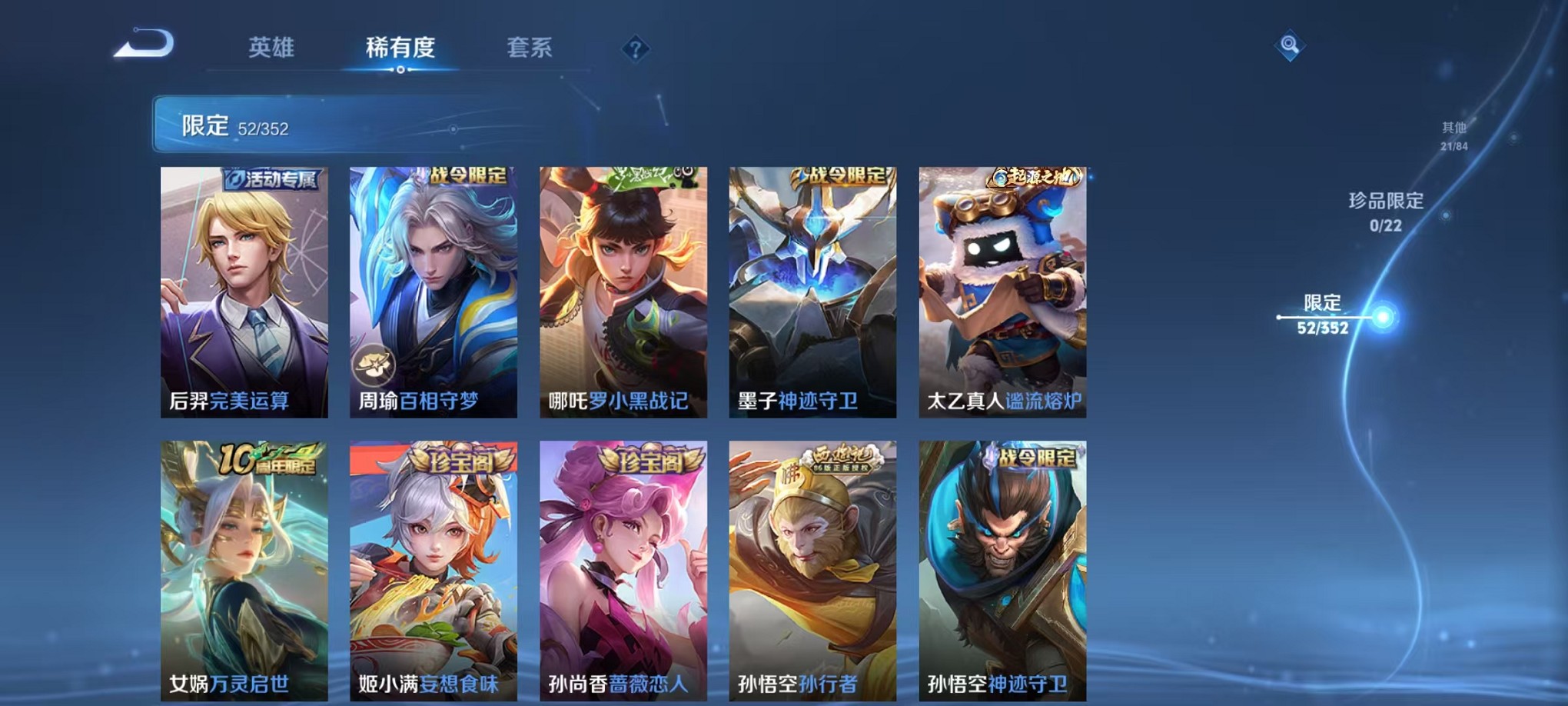The width and height of the screenshot is (1568, 706).
Task: Switch to the 套系 tab
Action: (528, 48)
